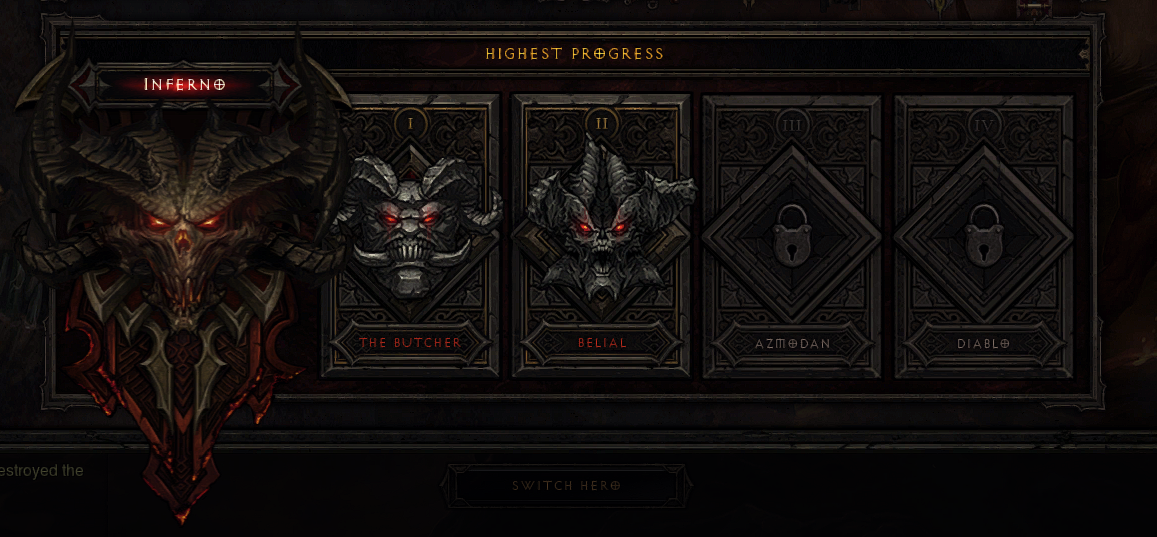This screenshot has height=537, width=1157.
Task: Choose the Belial act II tile
Action: pyautogui.click(x=602, y=236)
